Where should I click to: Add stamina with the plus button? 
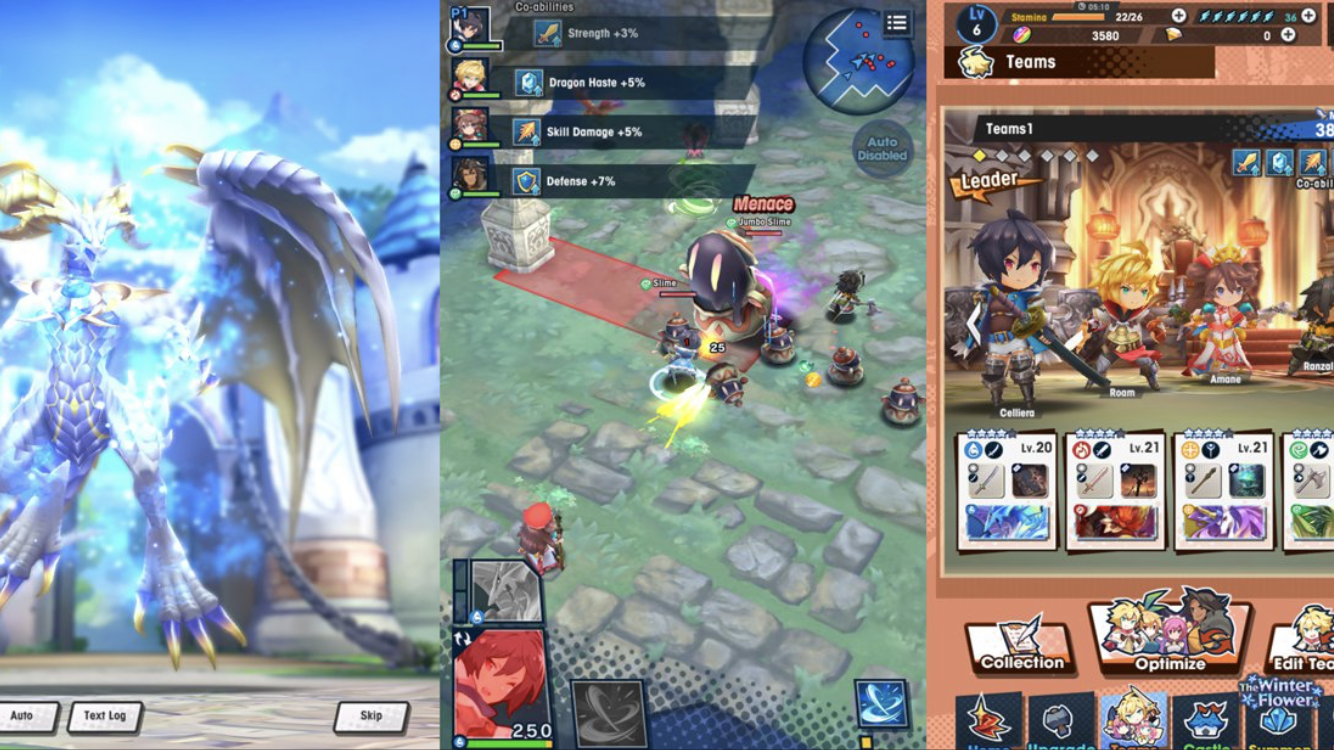tap(1179, 16)
